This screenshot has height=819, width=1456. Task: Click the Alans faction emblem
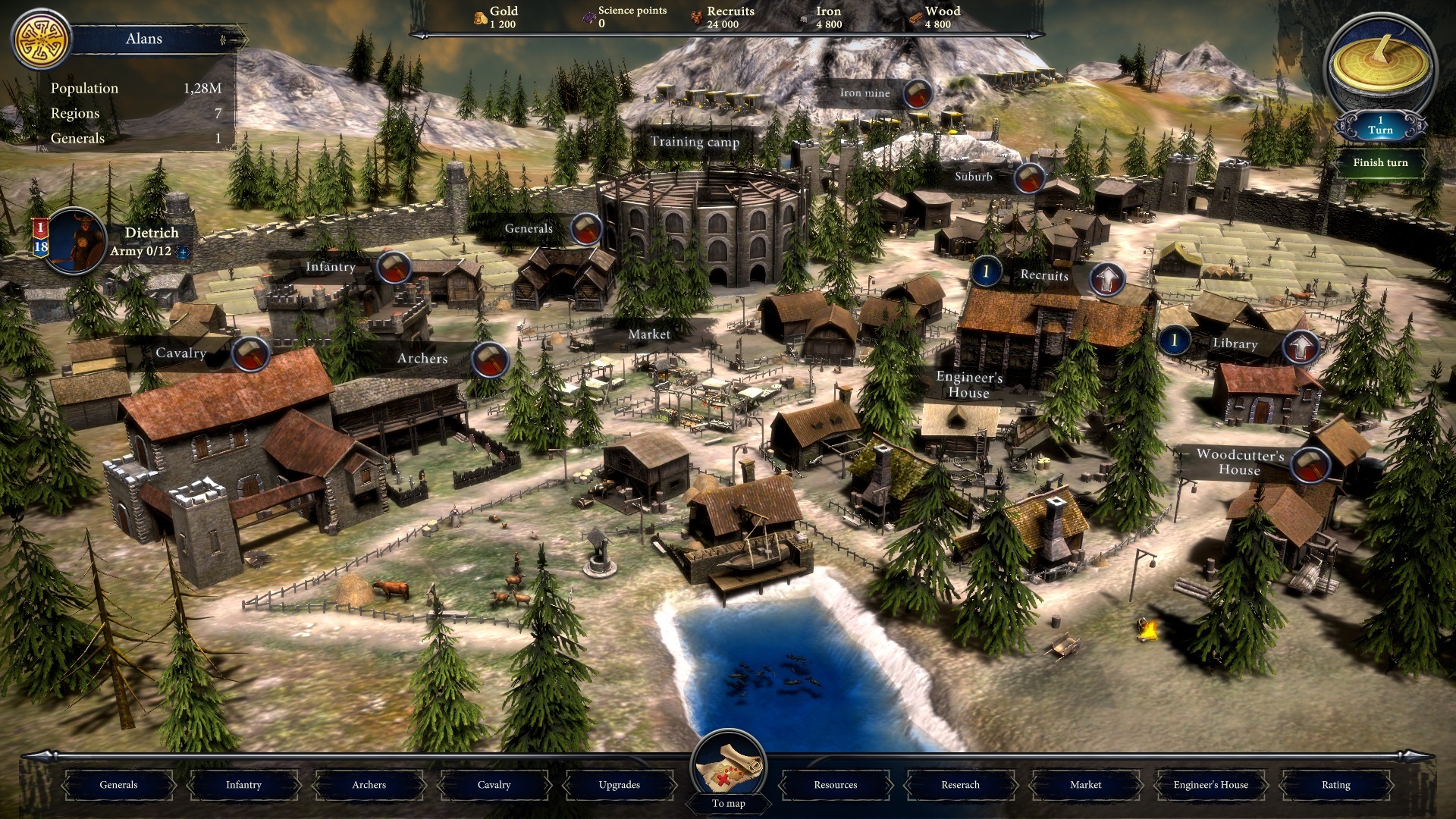(41, 39)
